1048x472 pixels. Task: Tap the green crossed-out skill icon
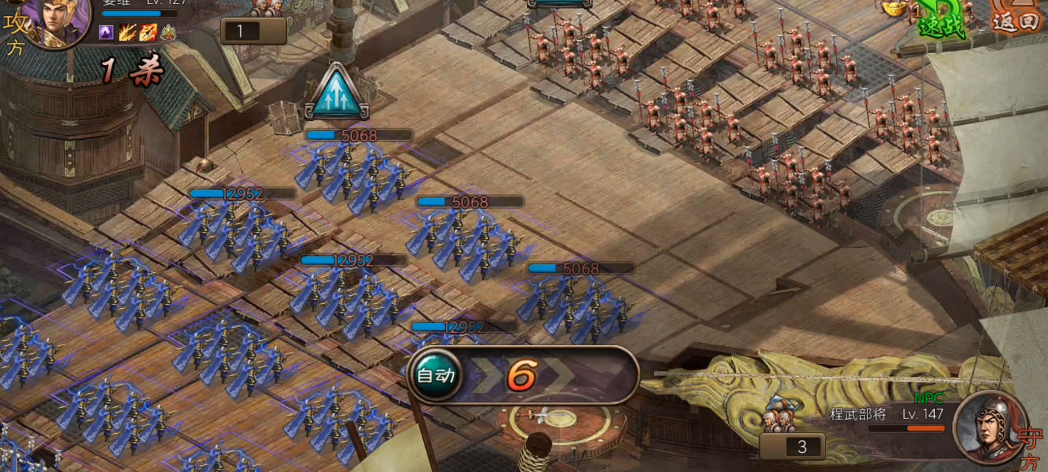click(x=168, y=33)
